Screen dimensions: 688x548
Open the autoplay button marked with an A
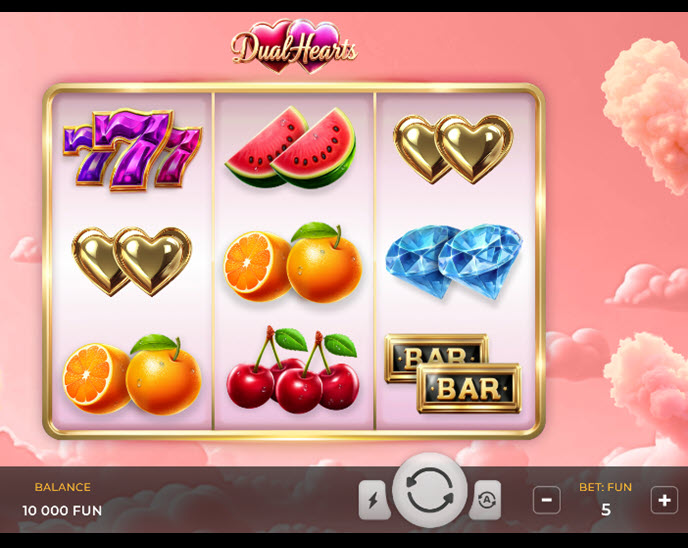pyautogui.click(x=486, y=500)
